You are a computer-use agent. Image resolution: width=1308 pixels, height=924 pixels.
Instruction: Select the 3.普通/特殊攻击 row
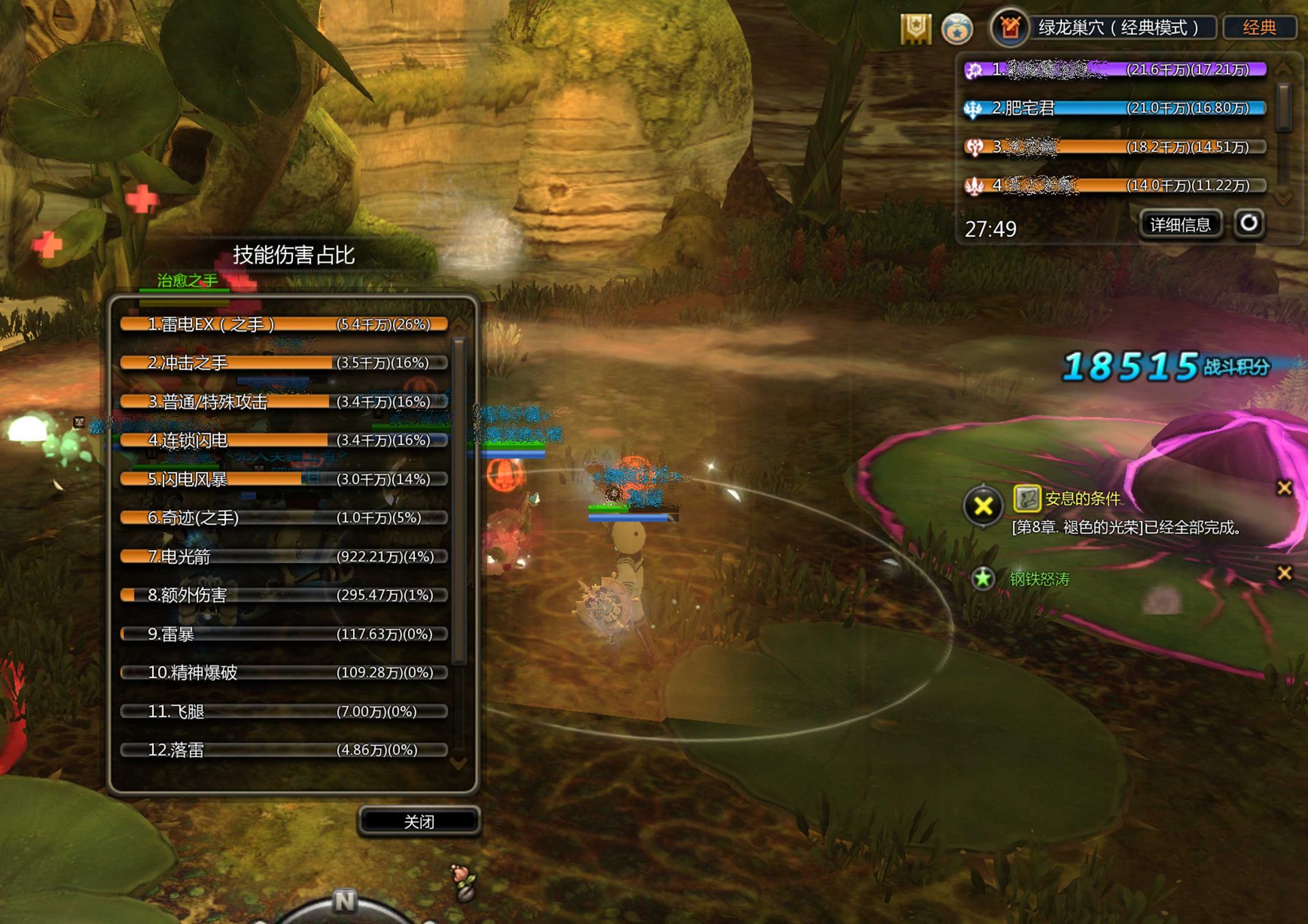pyautogui.click(x=283, y=402)
